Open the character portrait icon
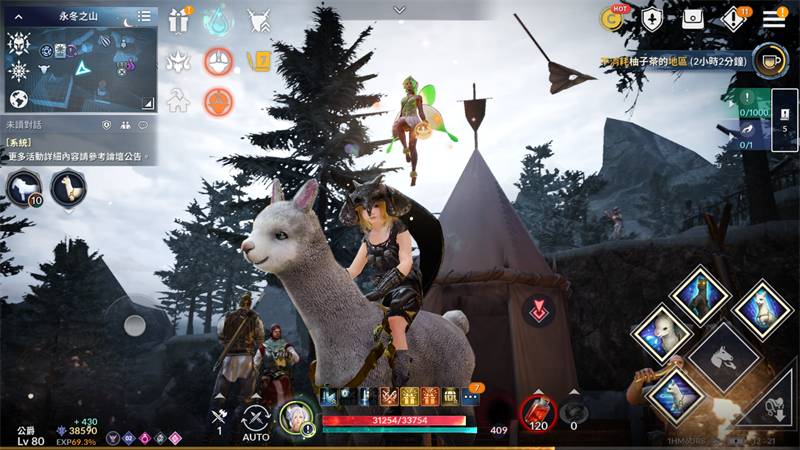The width and height of the screenshot is (800, 450). [x=297, y=419]
